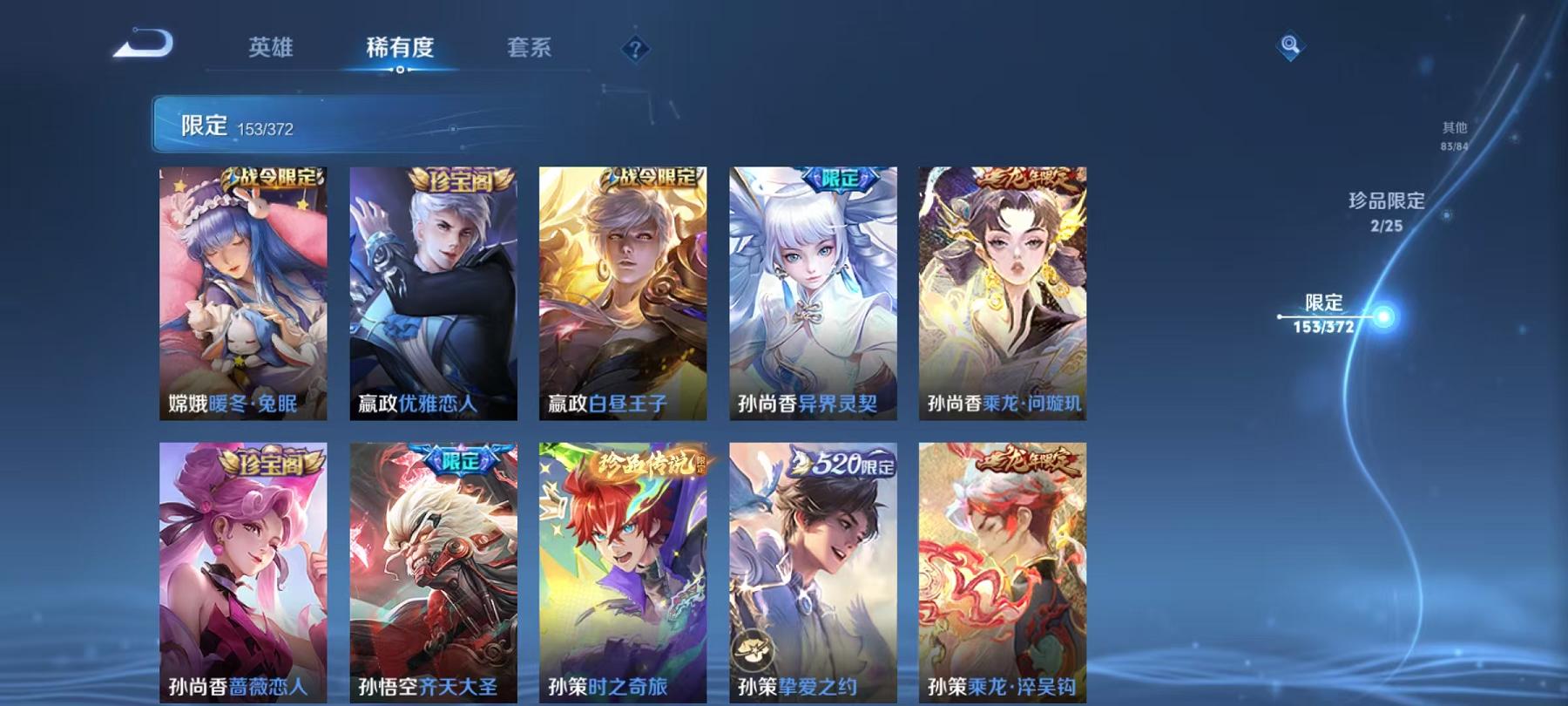
Task: Select the 稀有度 tab
Action: pyautogui.click(x=402, y=50)
